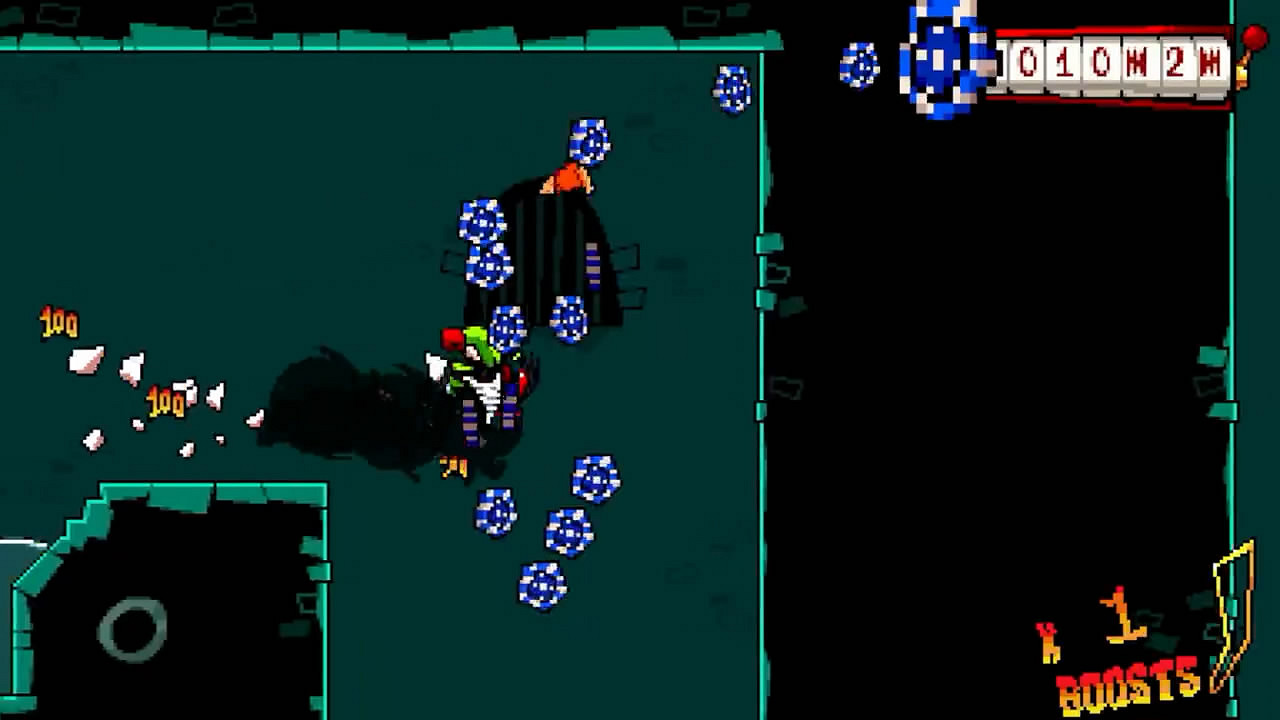Click the lone chip near the top wall

(733, 88)
